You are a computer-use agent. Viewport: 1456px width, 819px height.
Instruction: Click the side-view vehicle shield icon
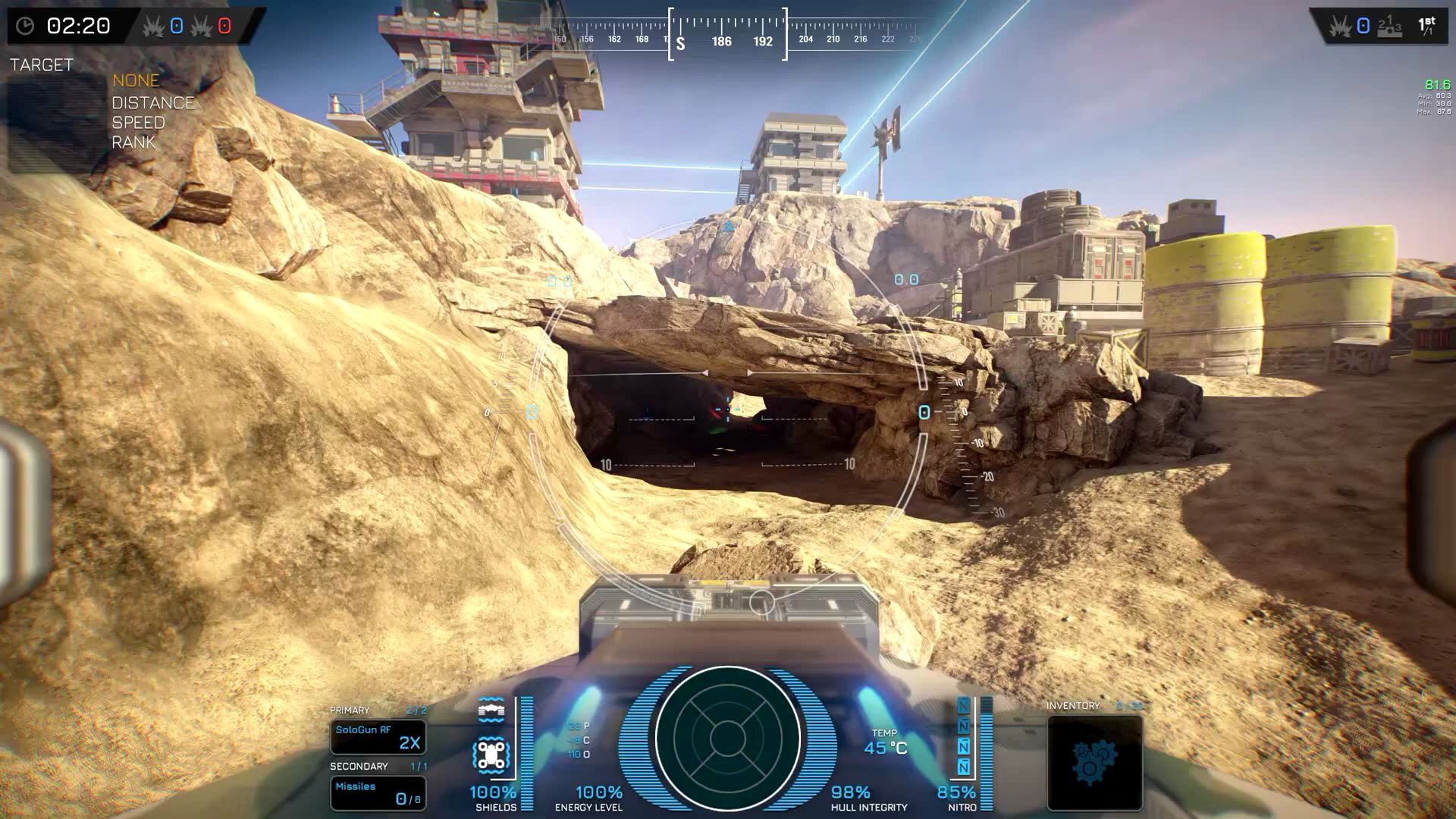491,711
